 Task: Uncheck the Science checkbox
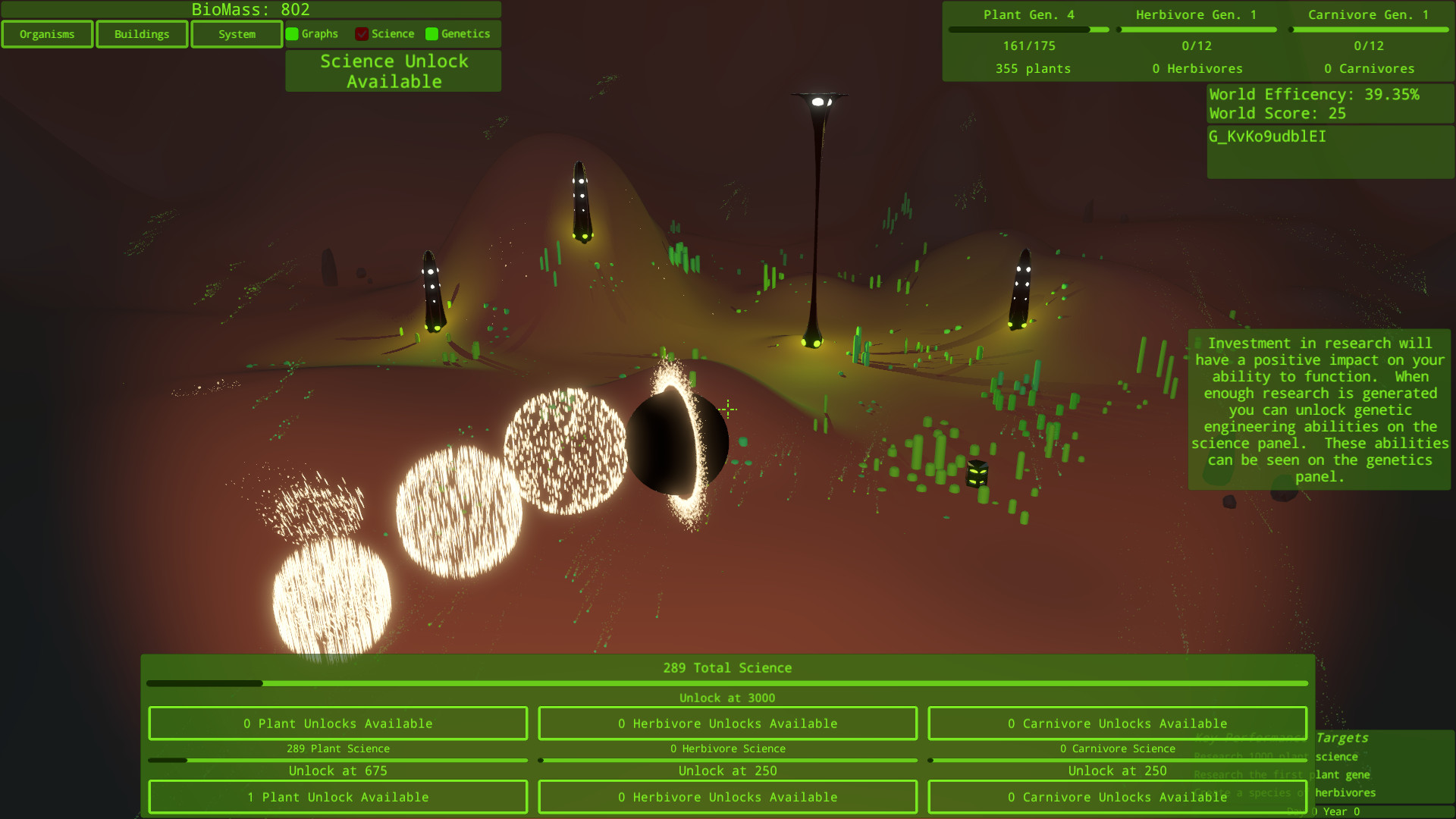tap(362, 33)
